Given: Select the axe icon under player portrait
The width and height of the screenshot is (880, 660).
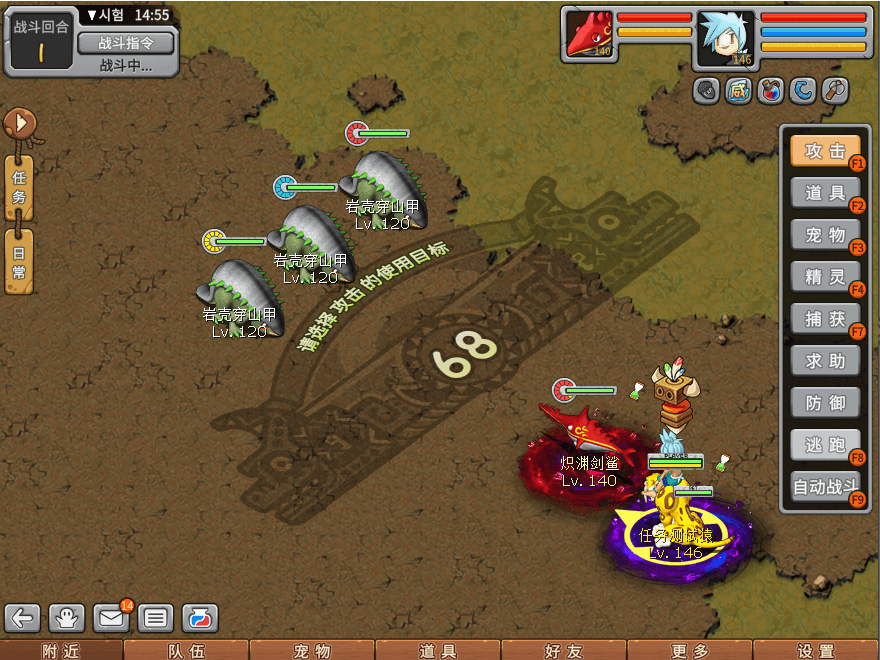Looking at the screenshot, I should (834, 90).
